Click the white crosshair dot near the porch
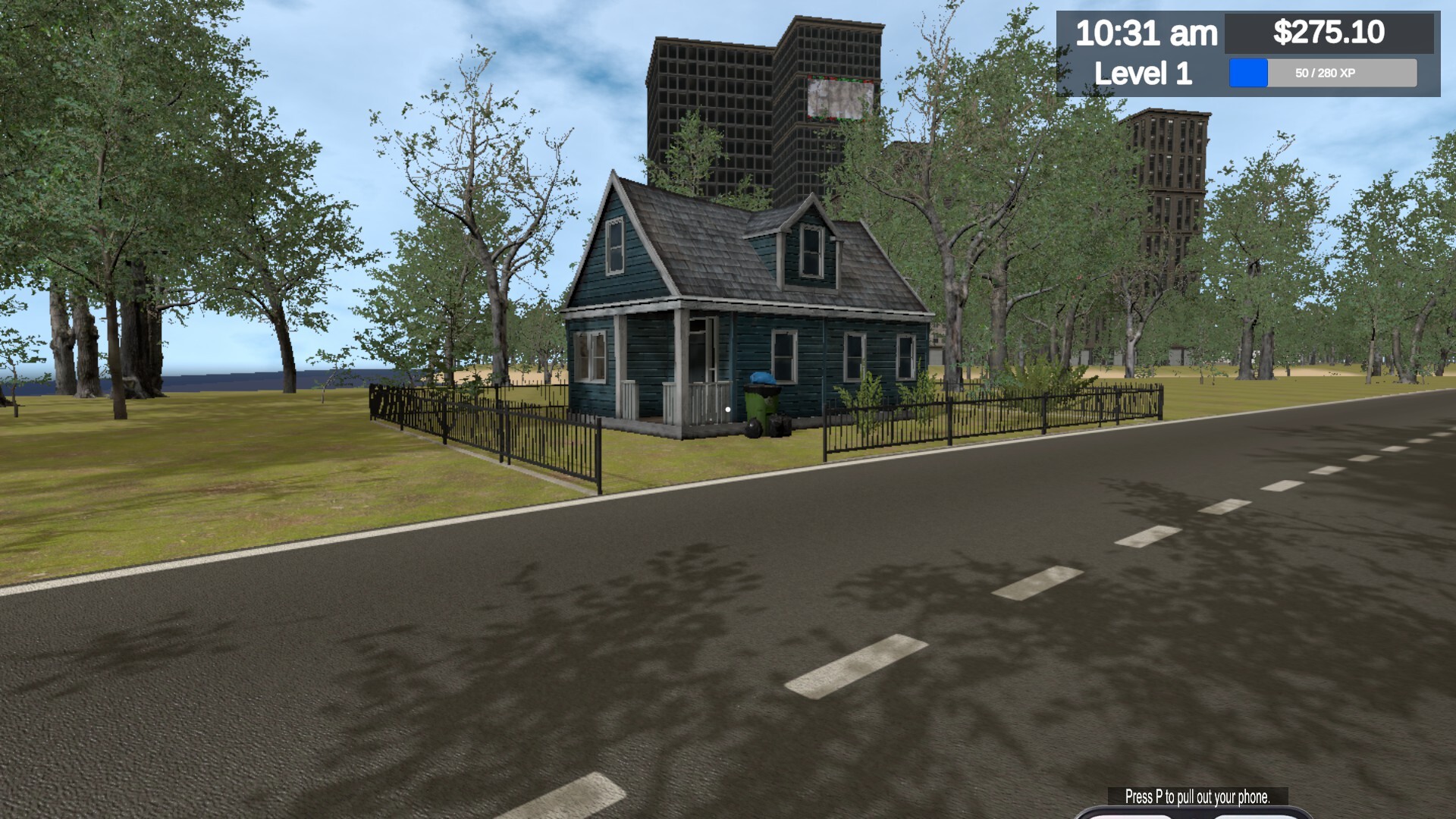Viewport: 1456px width, 819px height. [727, 409]
